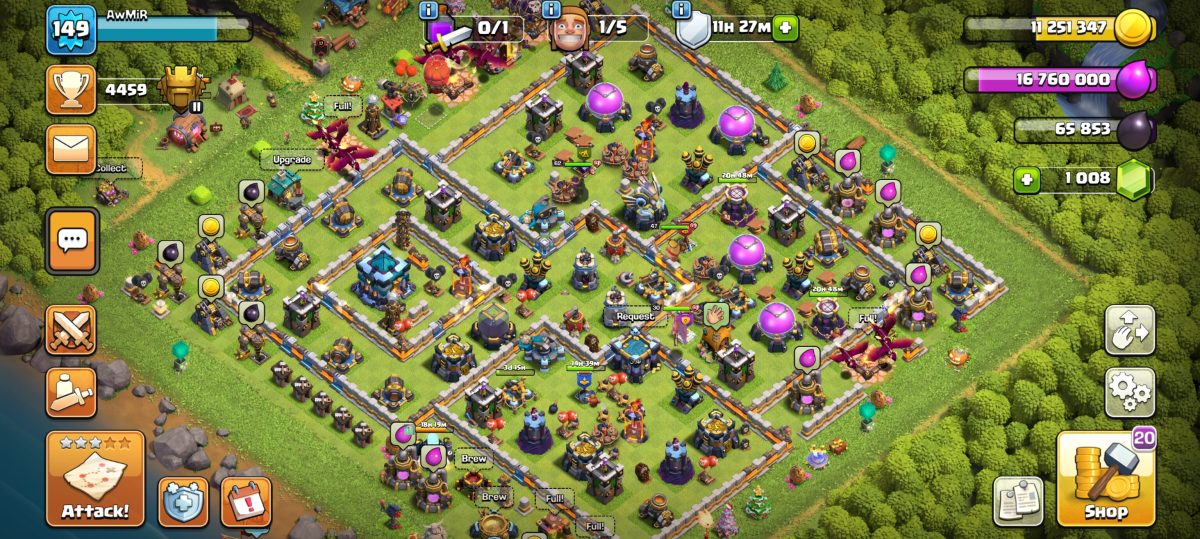Open the mail inbox envelope
This screenshot has width=1200, height=539.
pos(71,149)
